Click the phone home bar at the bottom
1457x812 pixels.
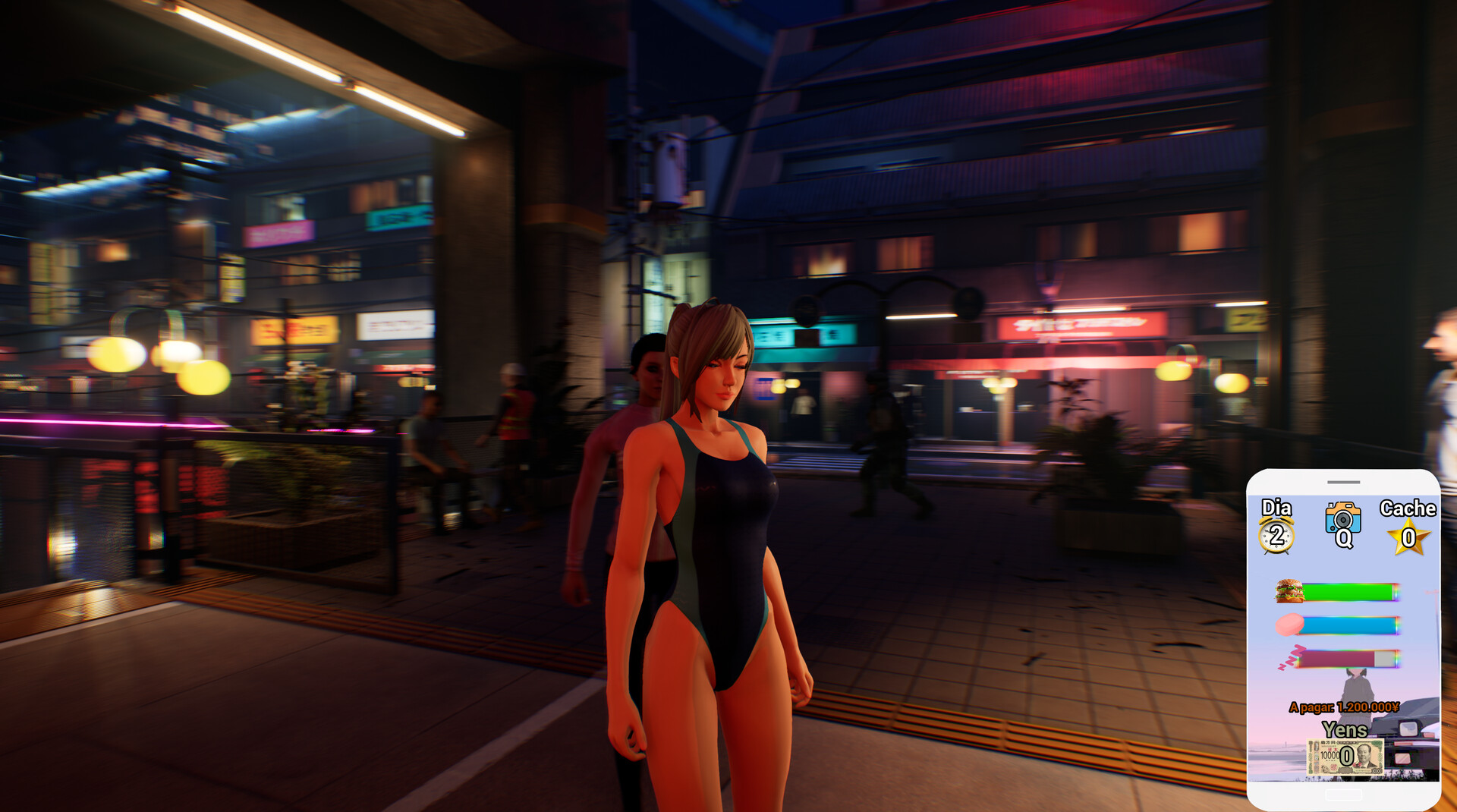(x=1343, y=793)
